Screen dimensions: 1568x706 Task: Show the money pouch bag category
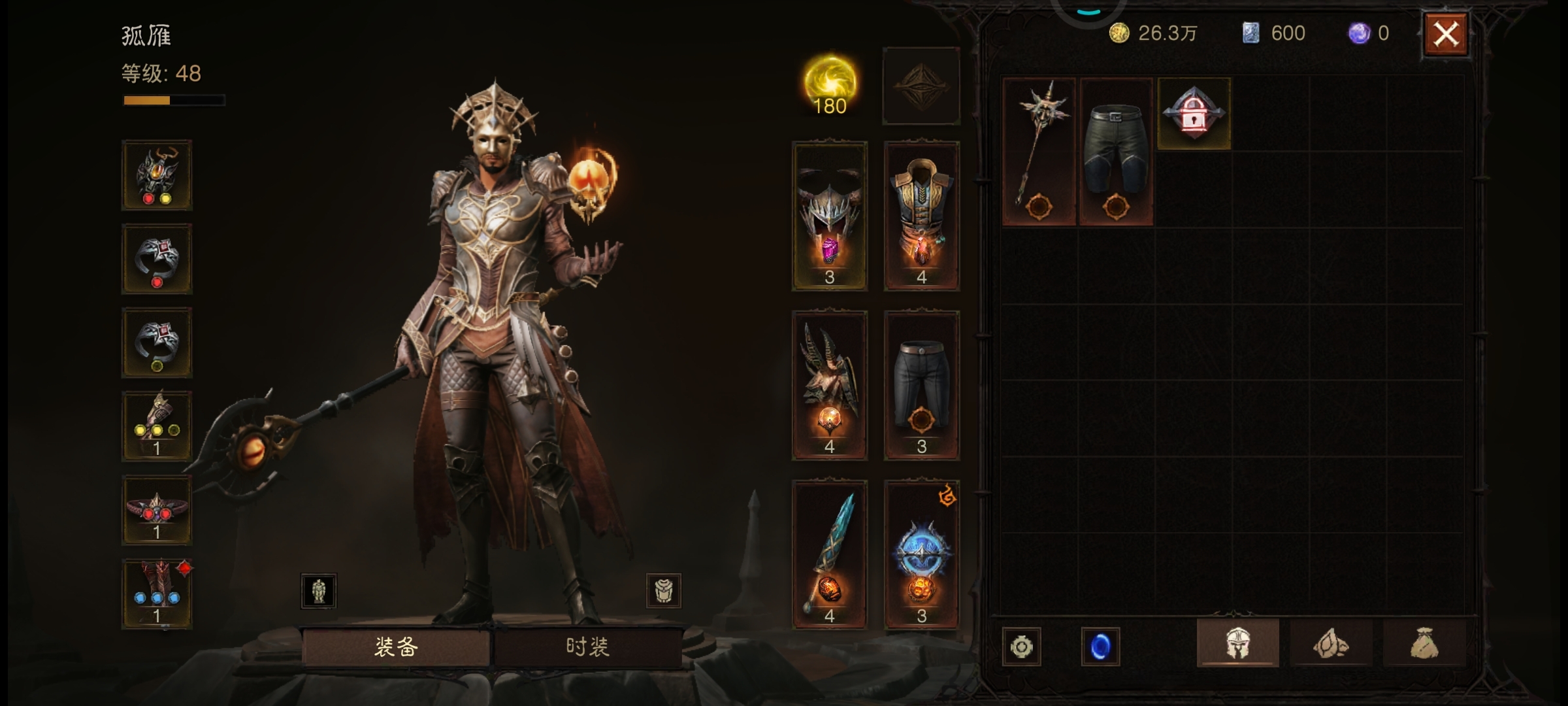pos(1424,644)
